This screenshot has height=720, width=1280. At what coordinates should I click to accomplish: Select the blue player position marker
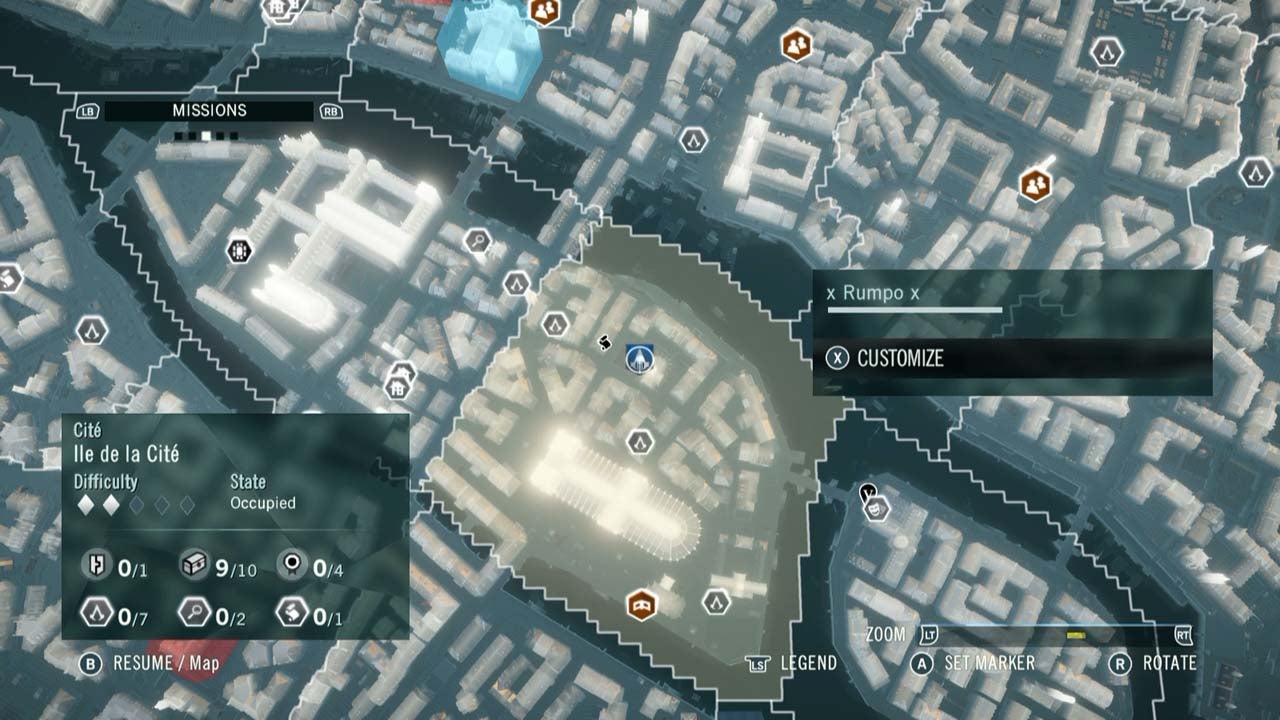tap(638, 360)
